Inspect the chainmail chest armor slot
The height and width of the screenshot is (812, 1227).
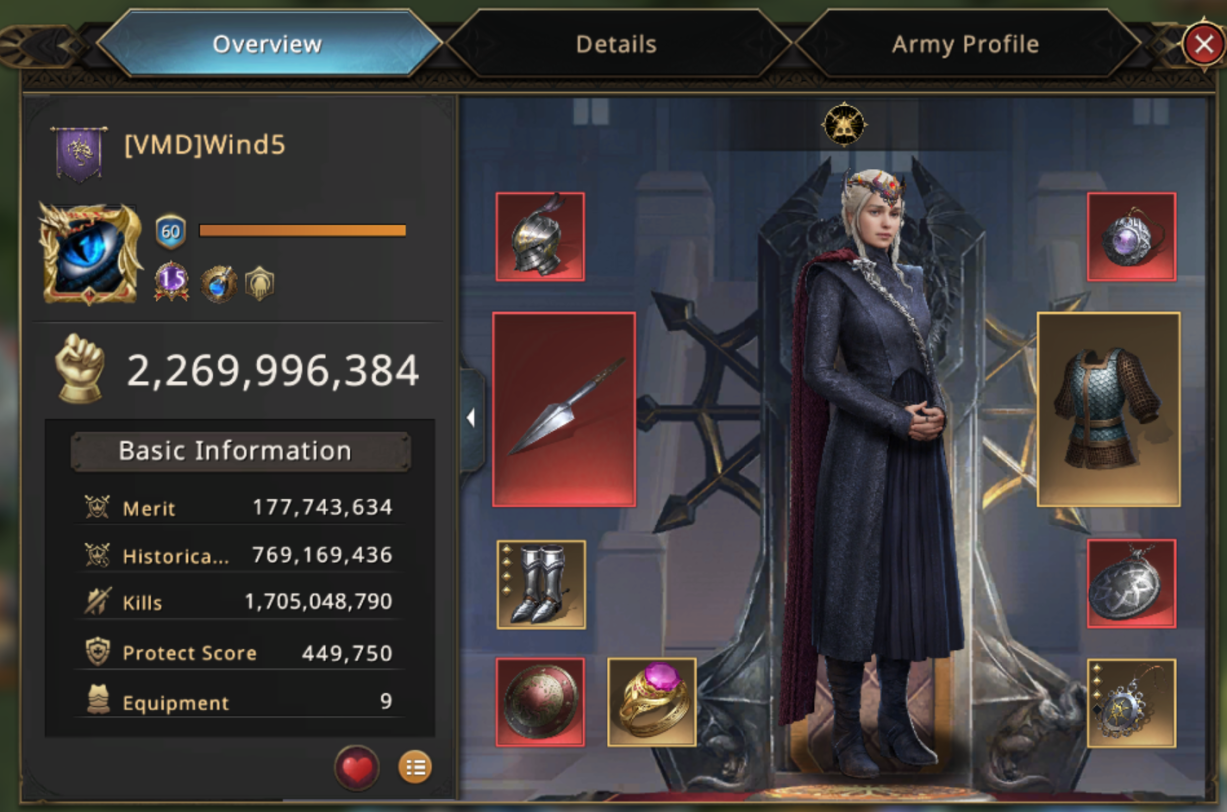click(x=1108, y=409)
